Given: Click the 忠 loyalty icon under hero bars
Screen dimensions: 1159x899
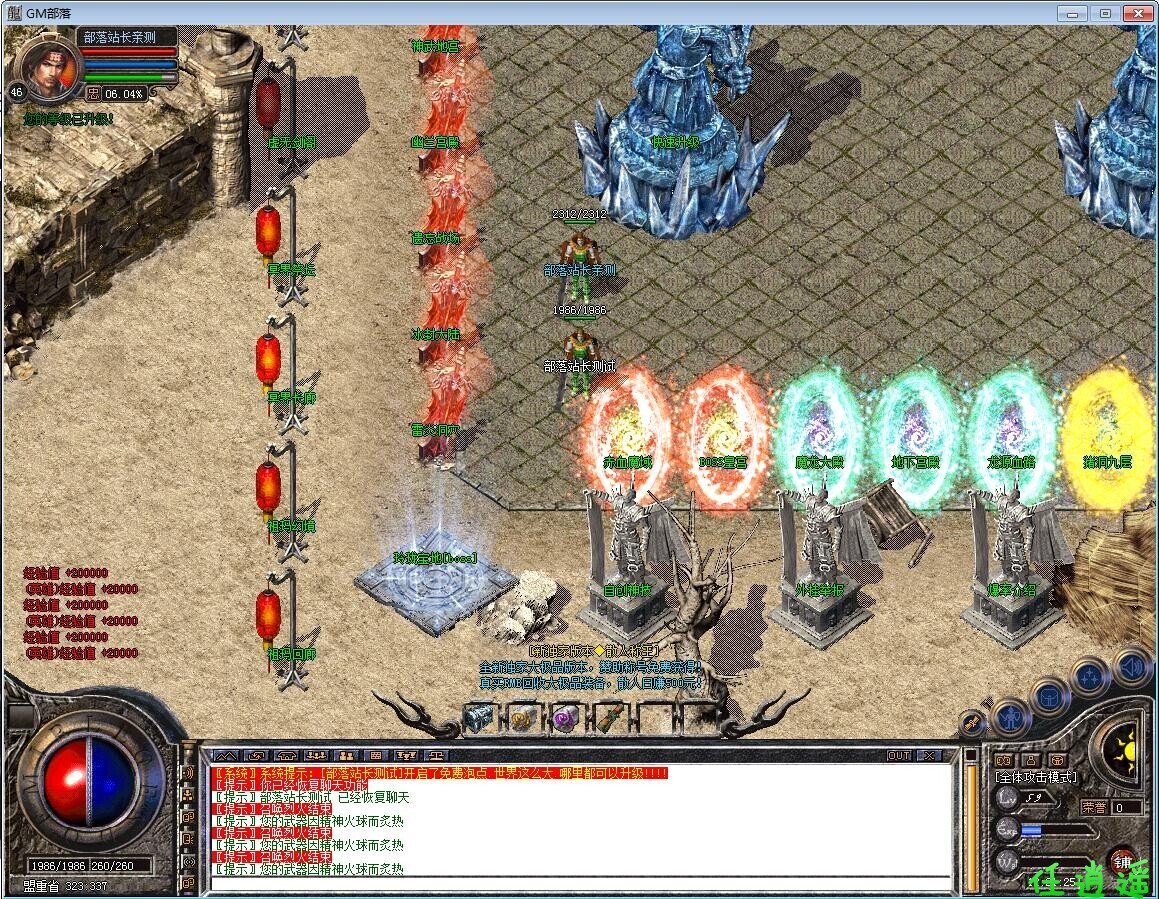Looking at the screenshot, I should (x=93, y=93).
